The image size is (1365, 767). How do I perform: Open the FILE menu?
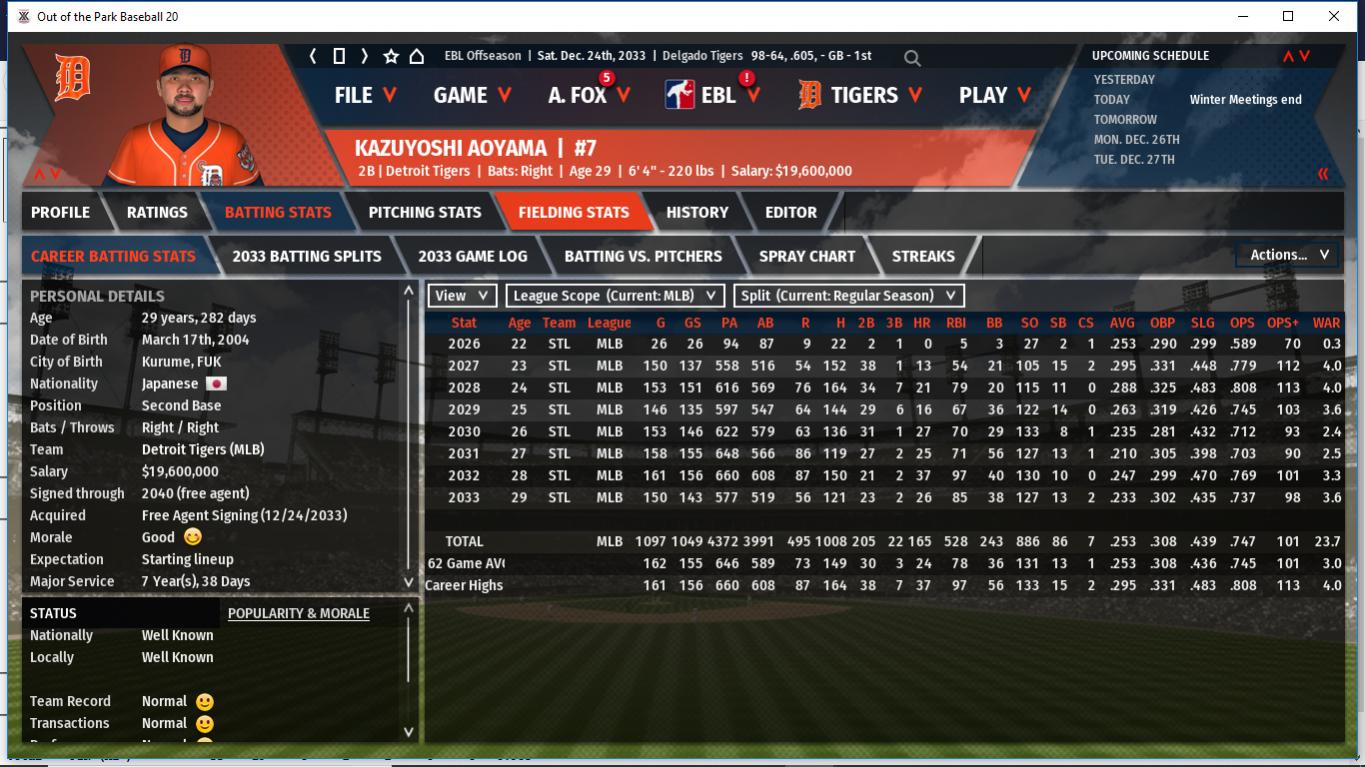tap(365, 95)
